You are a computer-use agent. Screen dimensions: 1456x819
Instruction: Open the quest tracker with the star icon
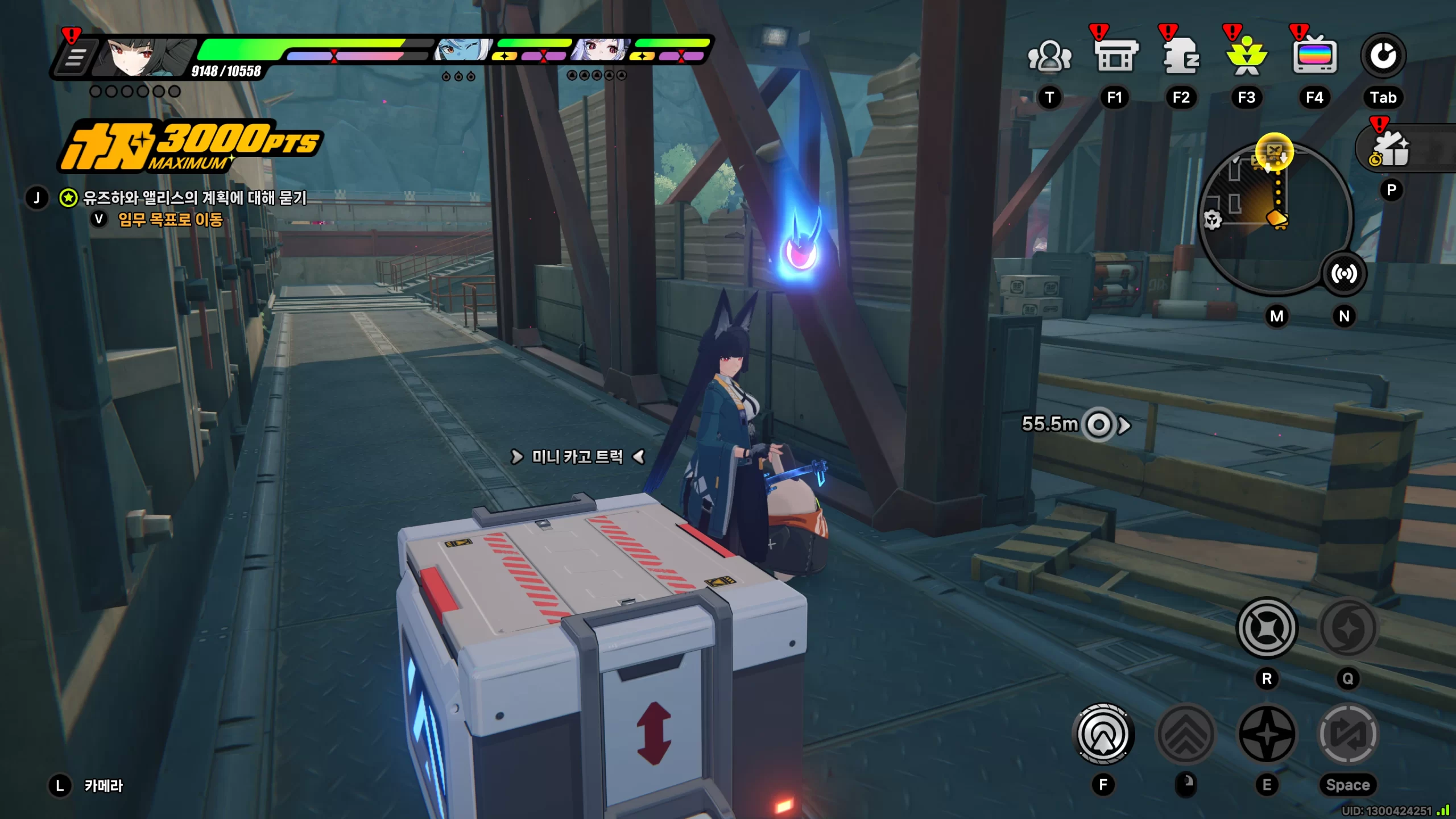click(x=69, y=198)
